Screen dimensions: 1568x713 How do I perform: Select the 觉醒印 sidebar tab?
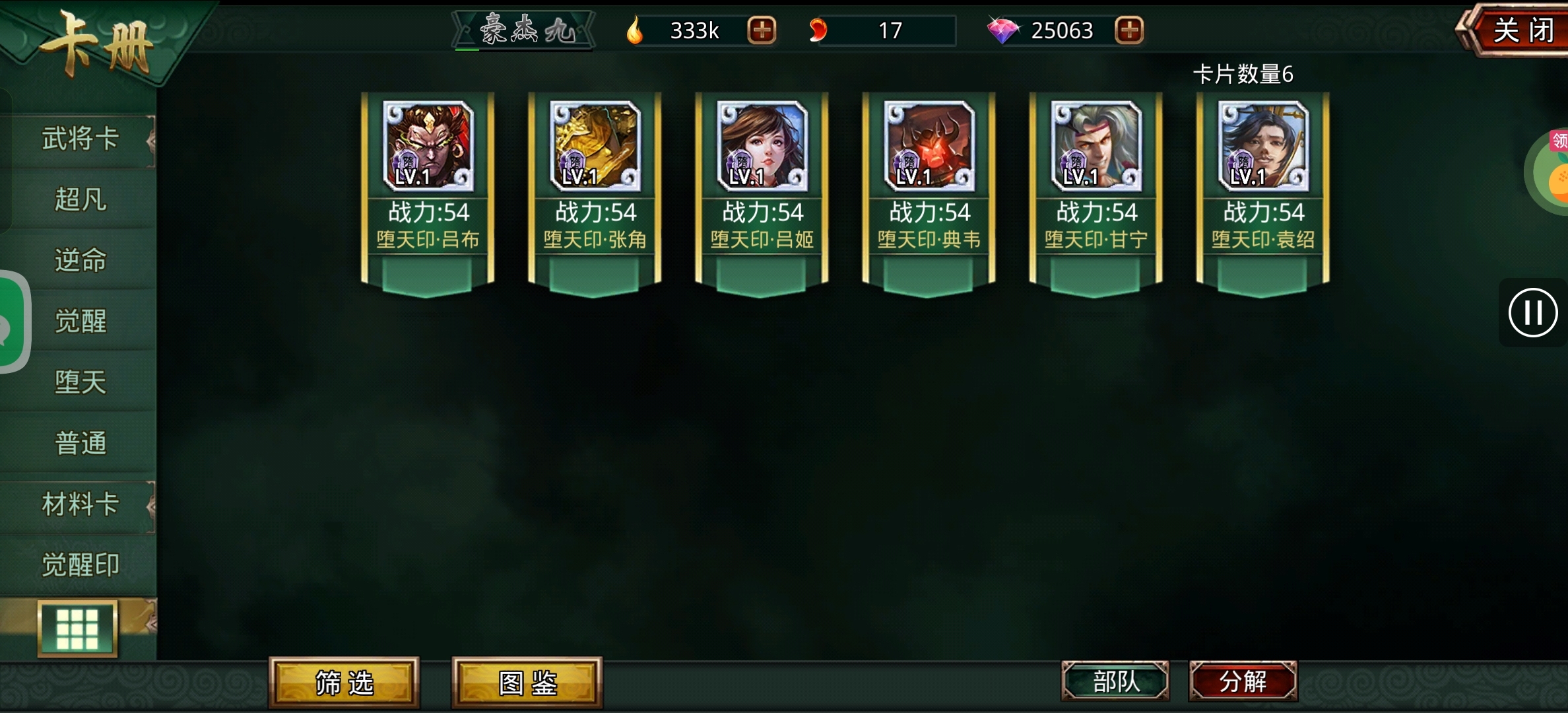[x=79, y=564]
